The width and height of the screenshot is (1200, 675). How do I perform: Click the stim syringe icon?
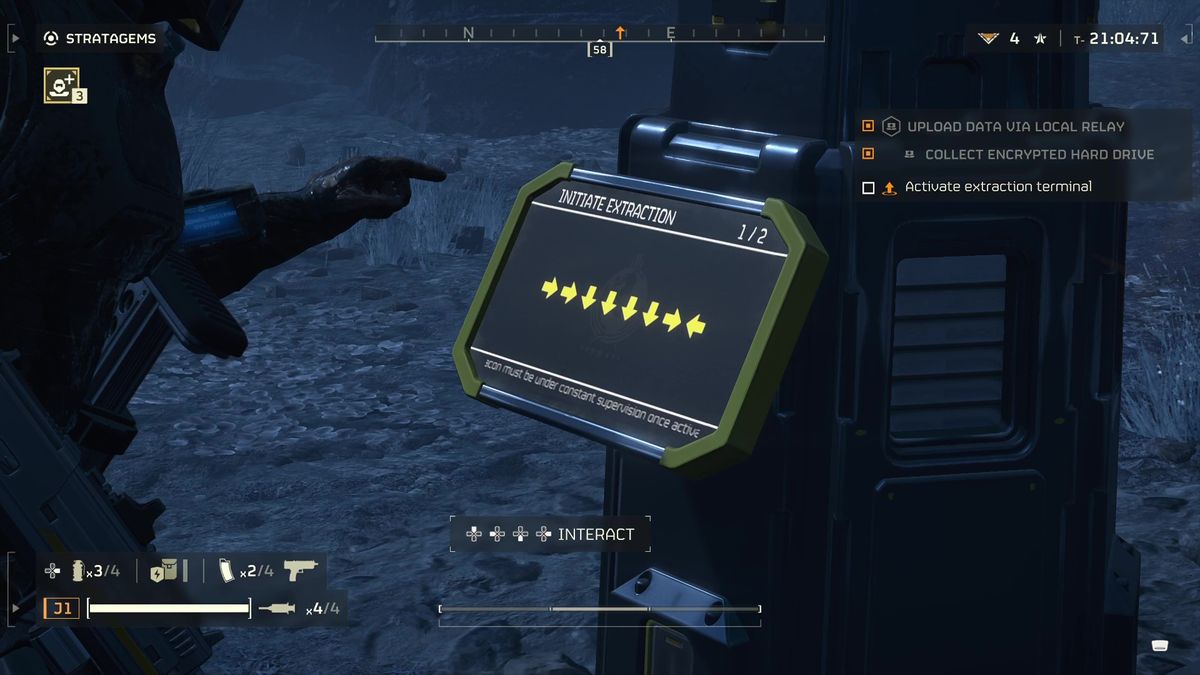(x=276, y=608)
